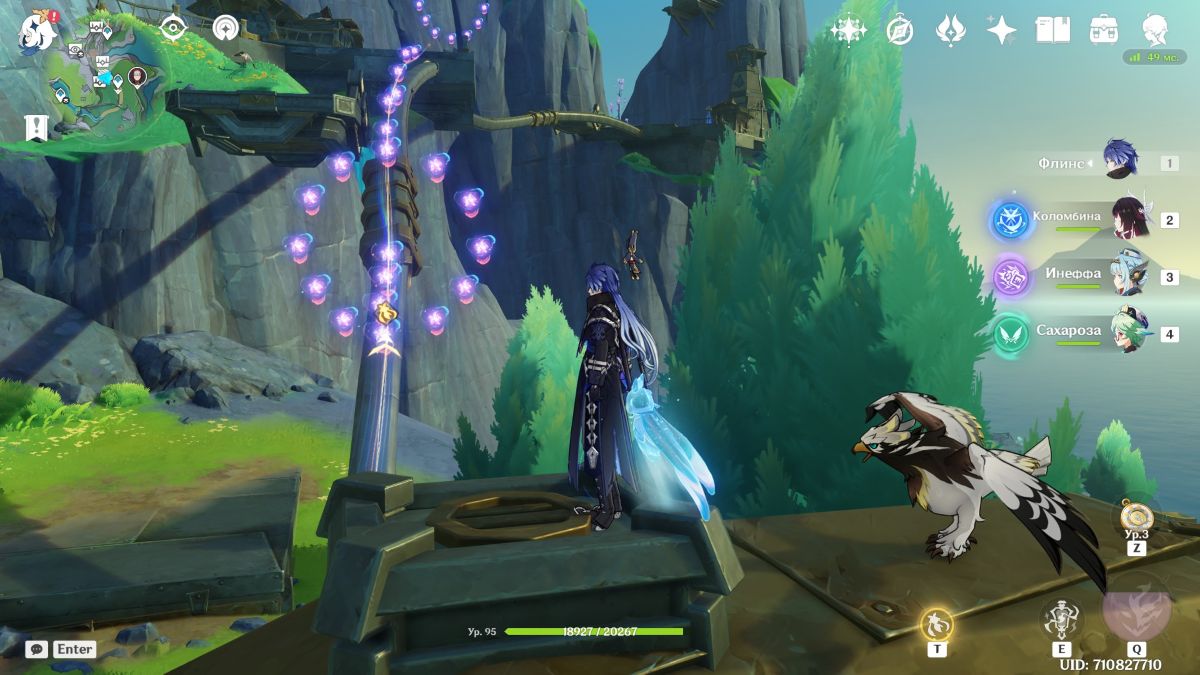Open the four-pointed star cluster icon
Viewport: 1200px width, 675px height.
click(848, 31)
